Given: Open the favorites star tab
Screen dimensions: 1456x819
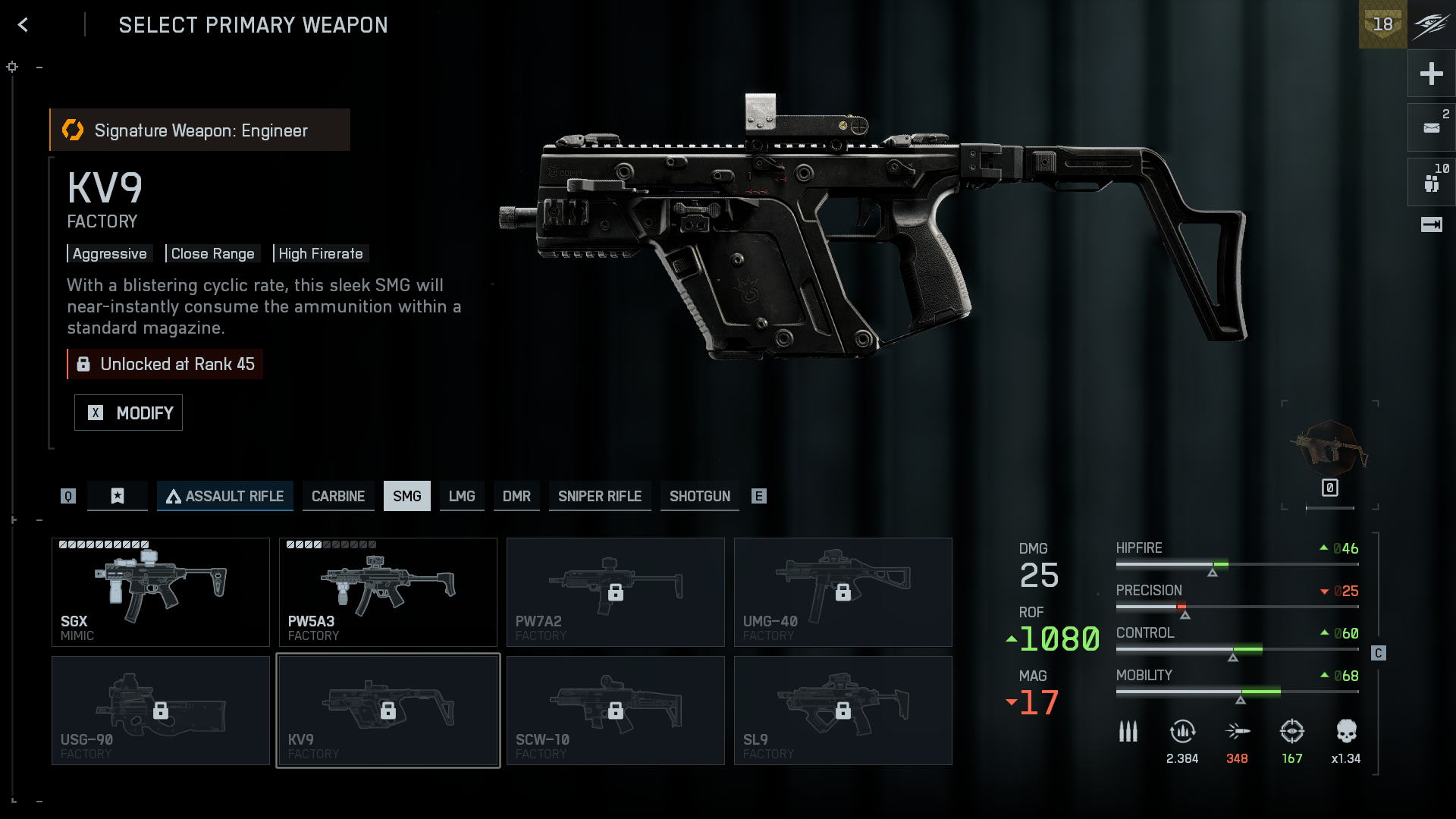Looking at the screenshot, I should (118, 496).
